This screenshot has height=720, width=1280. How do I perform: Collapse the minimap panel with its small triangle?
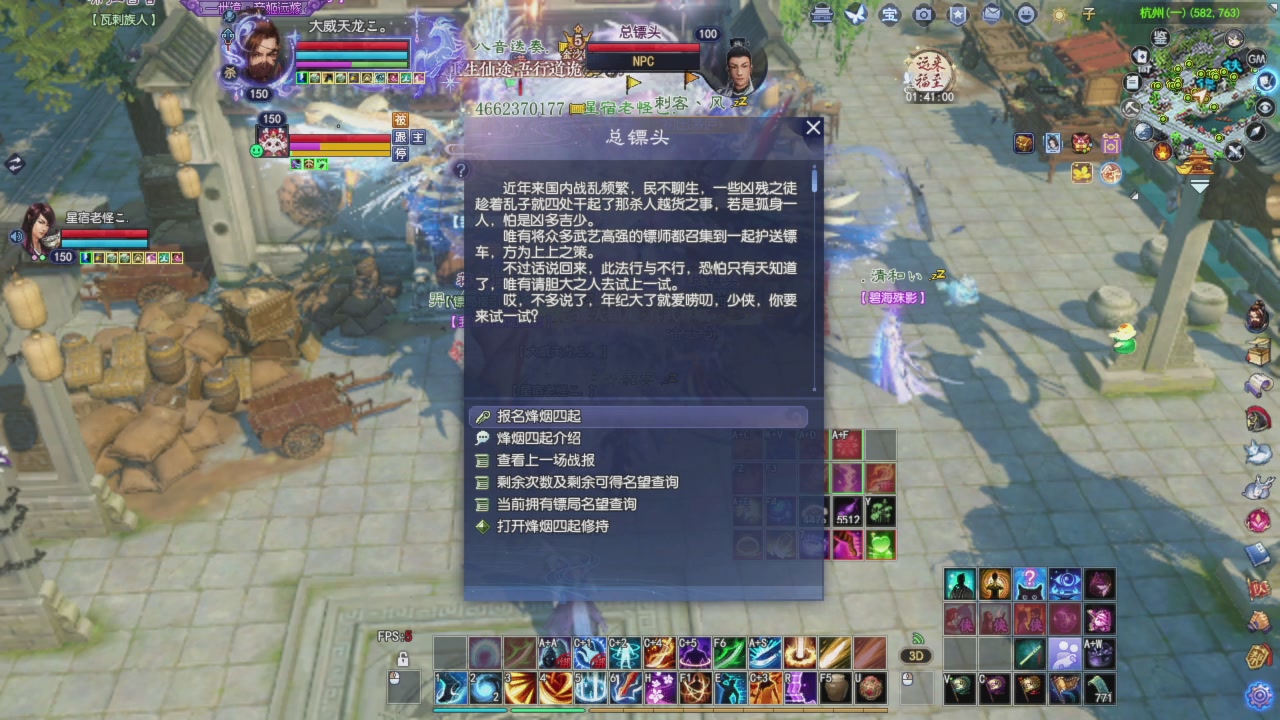pyautogui.click(x=1271, y=7)
